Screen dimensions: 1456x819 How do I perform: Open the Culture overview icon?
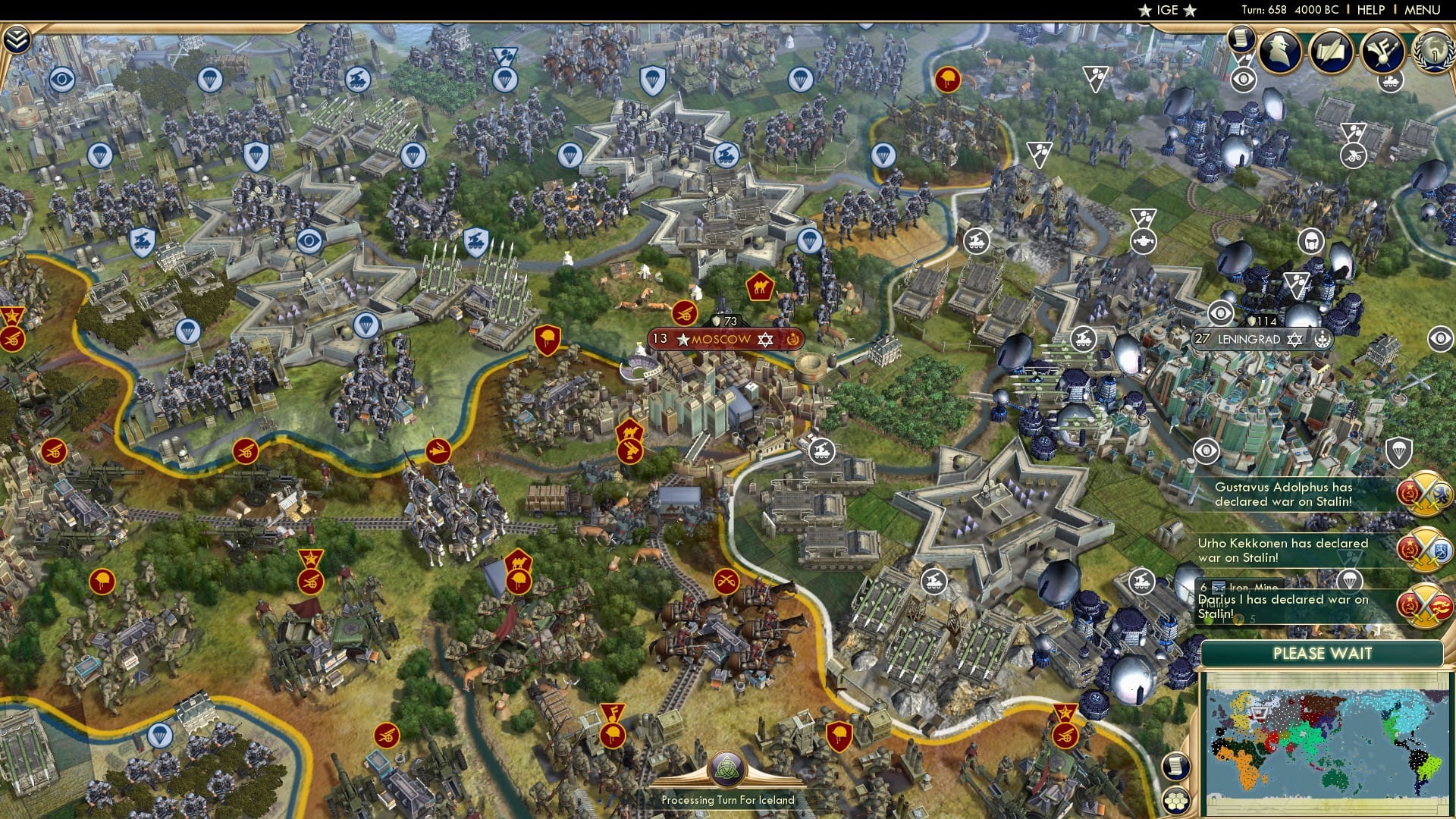click(1386, 52)
